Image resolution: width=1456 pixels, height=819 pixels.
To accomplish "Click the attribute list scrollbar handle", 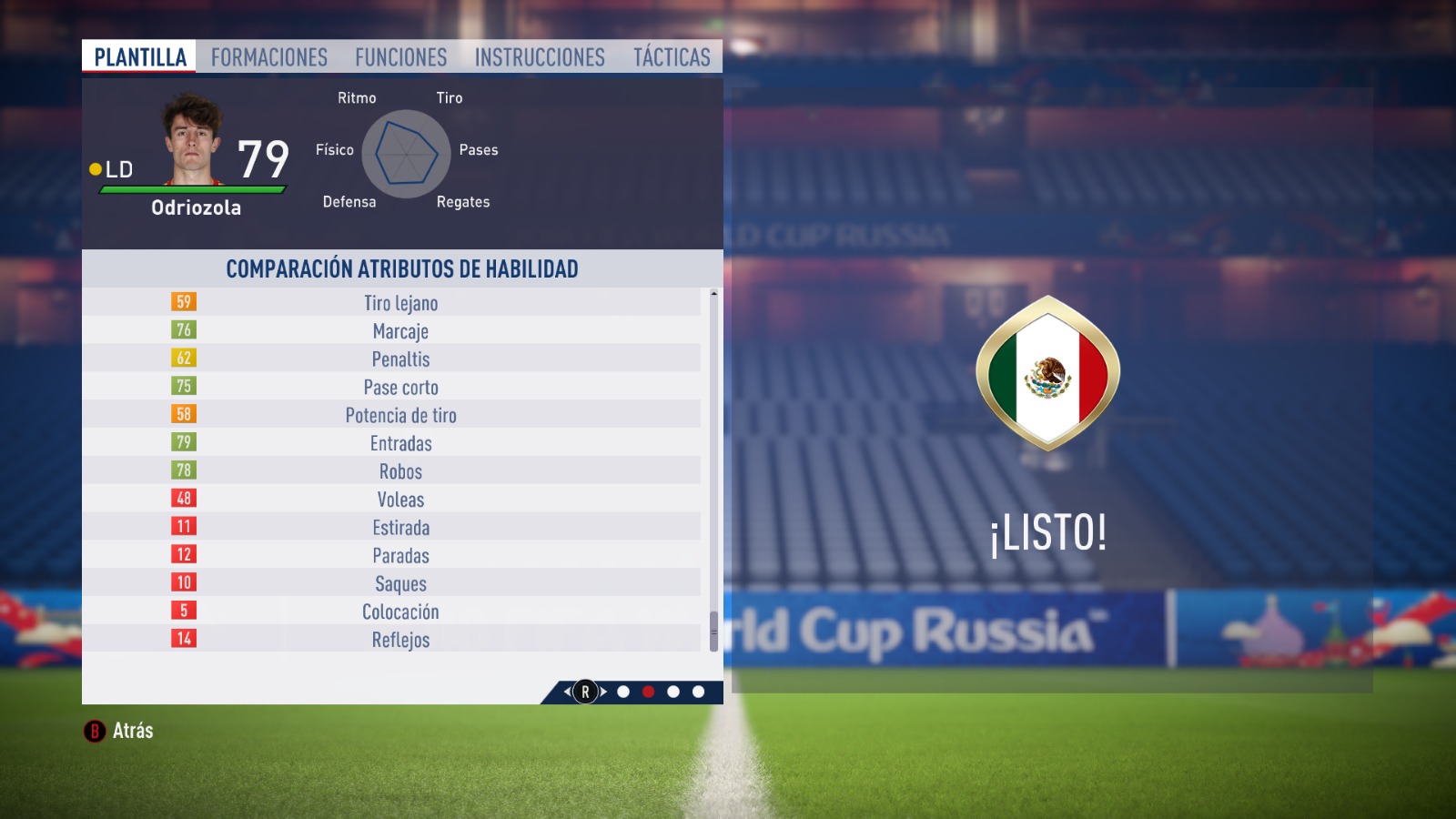I will (x=713, y=632).
